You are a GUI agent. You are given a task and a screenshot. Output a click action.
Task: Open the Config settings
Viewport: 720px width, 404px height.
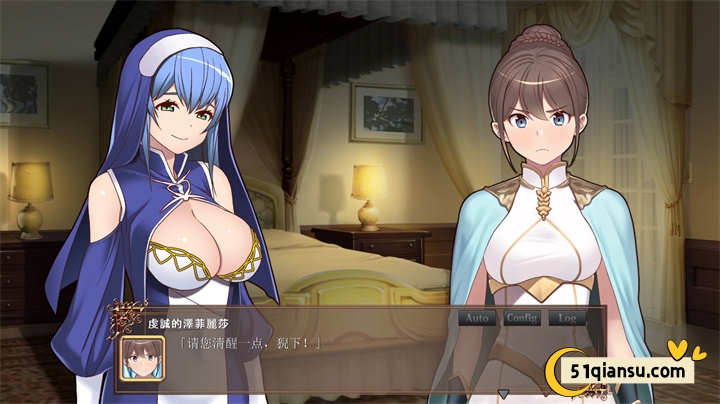(521, 318)
